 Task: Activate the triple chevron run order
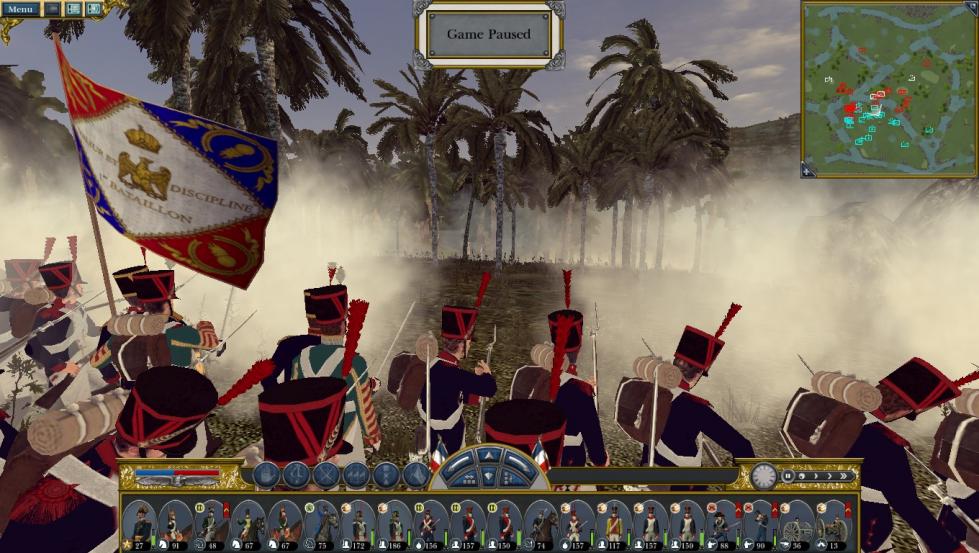(356, 476)
